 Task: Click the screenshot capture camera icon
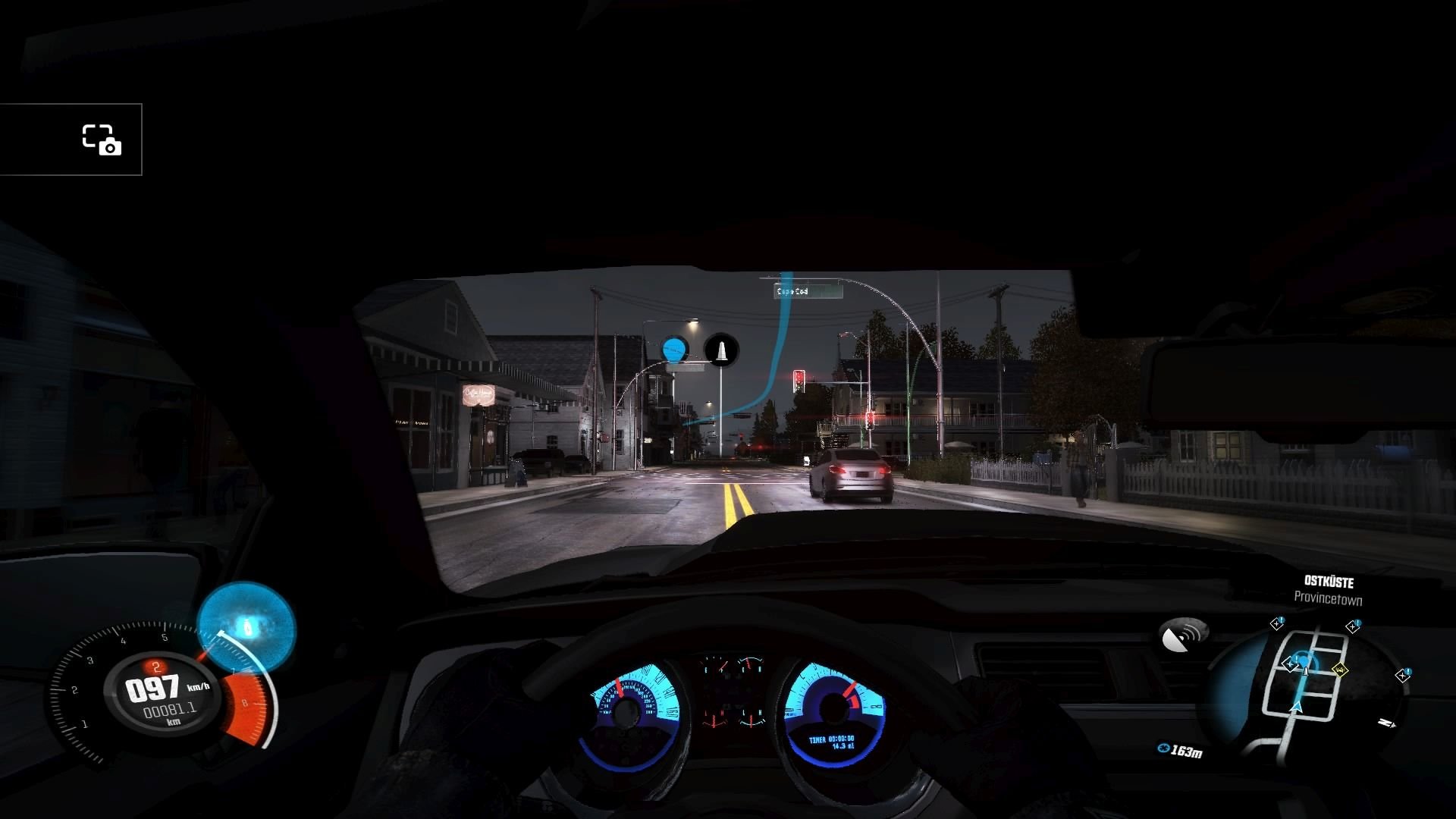pyautogui.click(x=102, y=140)
